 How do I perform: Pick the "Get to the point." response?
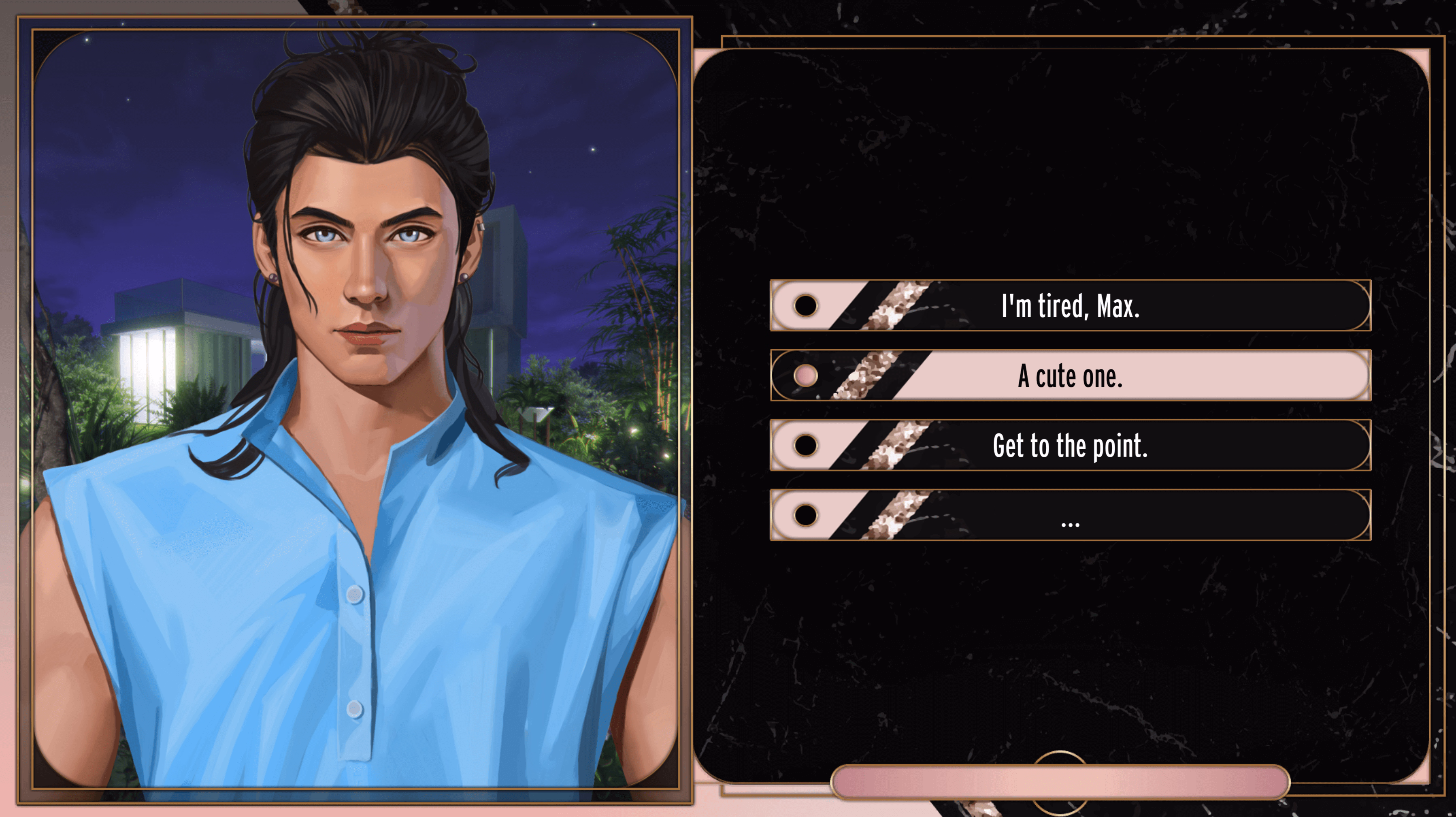click(1070, 446)
